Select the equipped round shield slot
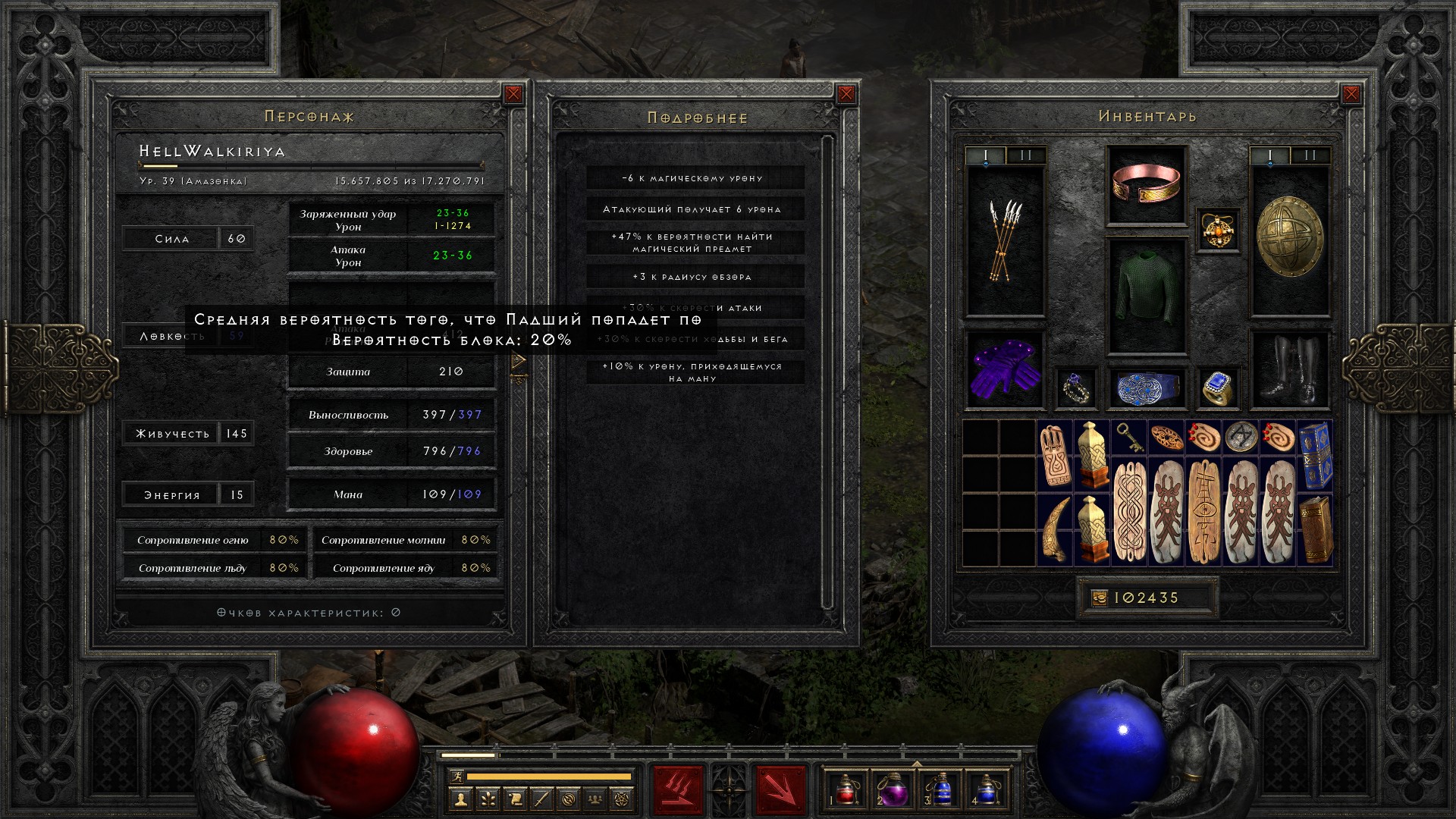 [1289, 237]
